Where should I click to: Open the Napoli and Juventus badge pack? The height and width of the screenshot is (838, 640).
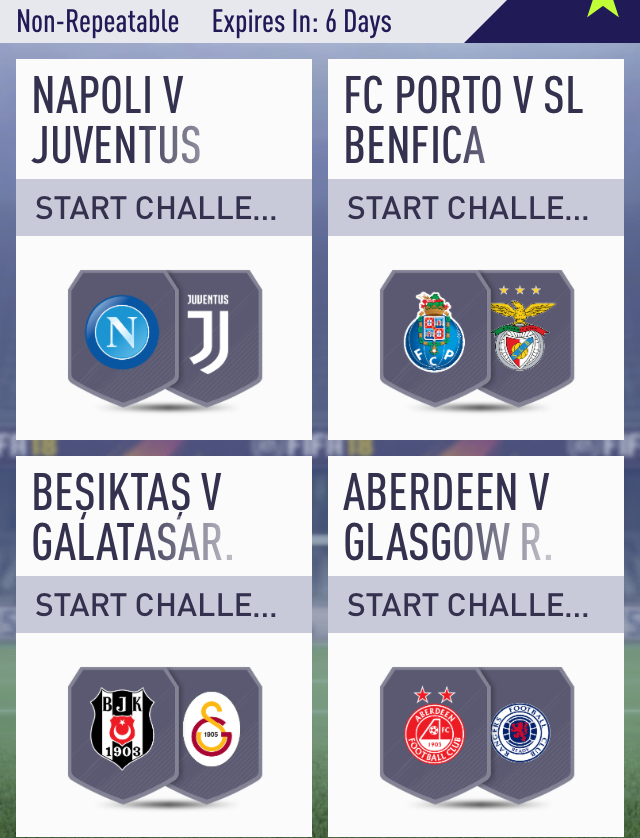pyautogui.click(x=165, y=337)
